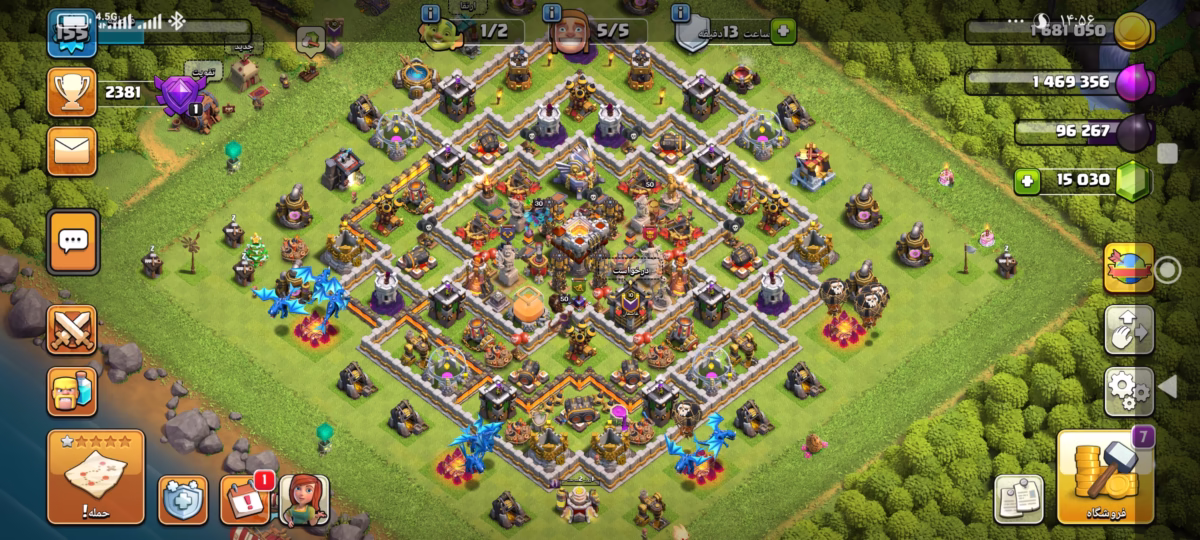Image resolution: width=1200 pixels, height=540 pixels.
Task: Open the events calendar with notification
Action: coord(244,500)
